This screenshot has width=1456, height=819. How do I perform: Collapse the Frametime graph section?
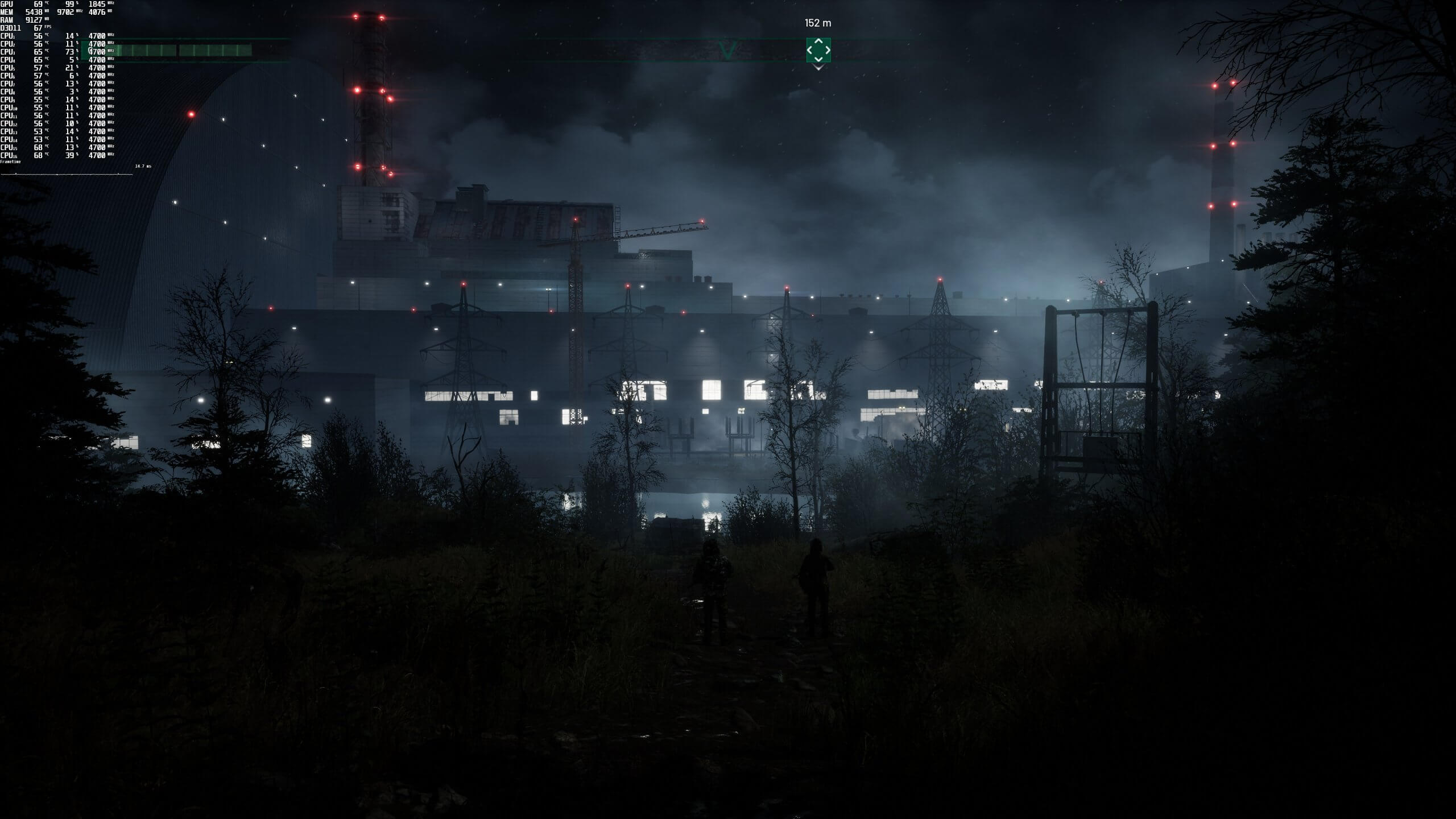pos(10,162)
